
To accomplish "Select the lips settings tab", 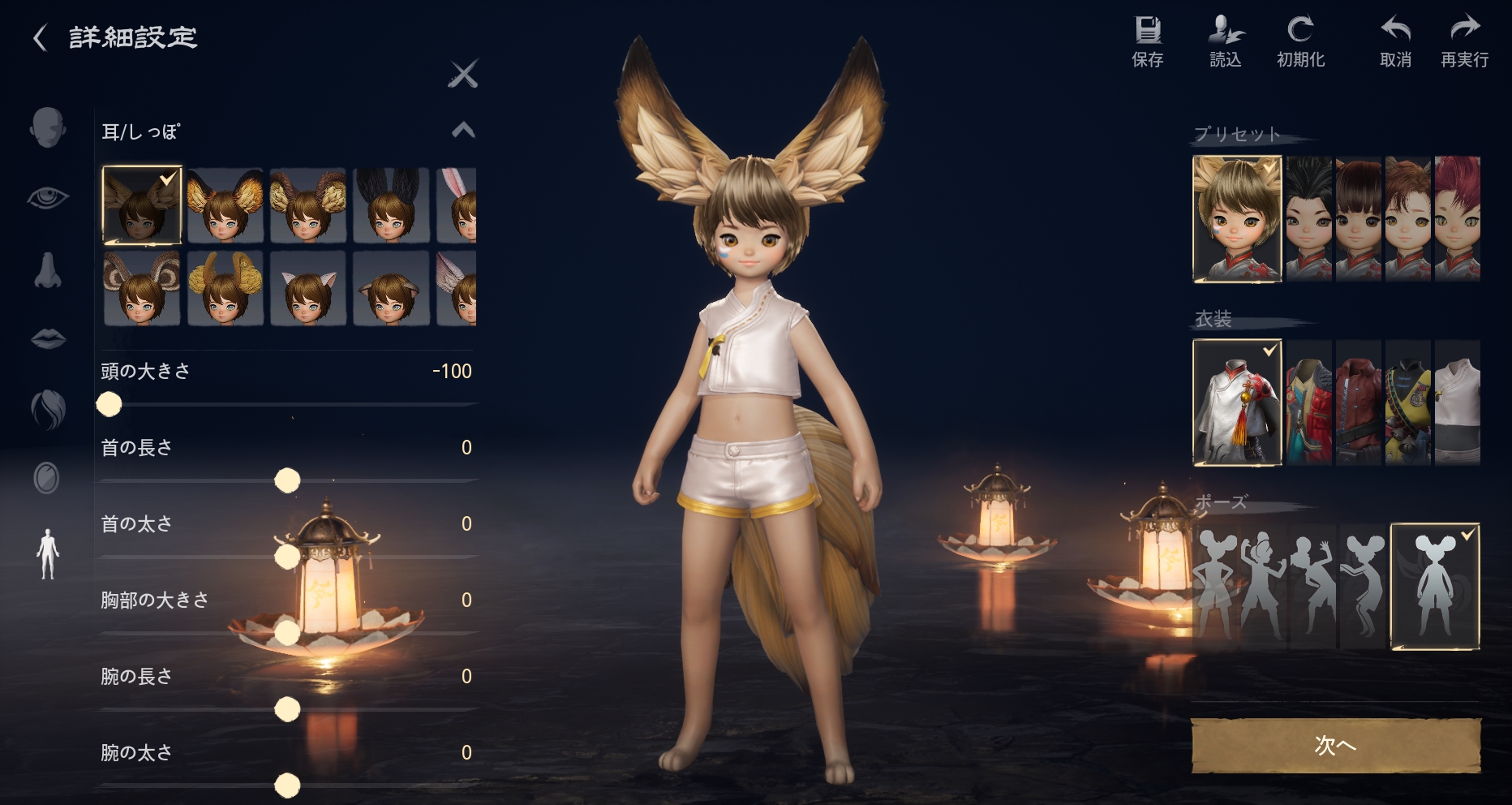I will (48, 338).
